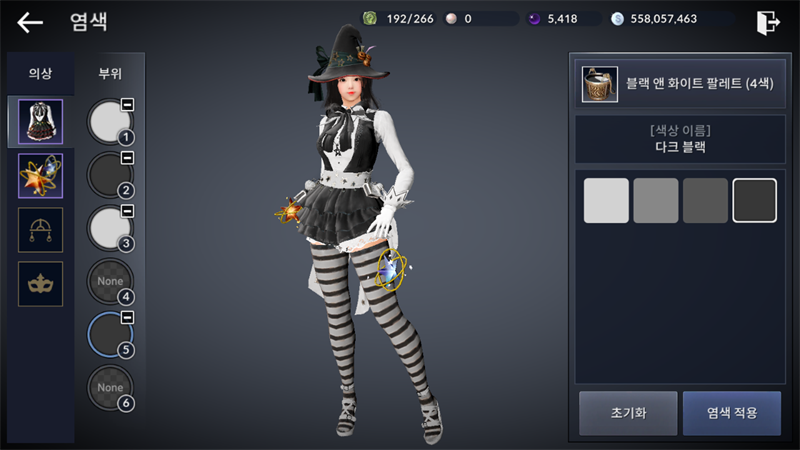Choose the scales accessory costume slot

pos(41,230)
